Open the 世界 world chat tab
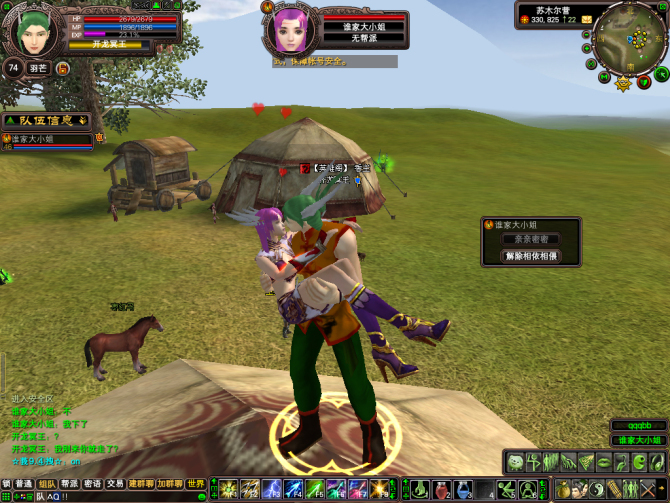 coord(196,483)
